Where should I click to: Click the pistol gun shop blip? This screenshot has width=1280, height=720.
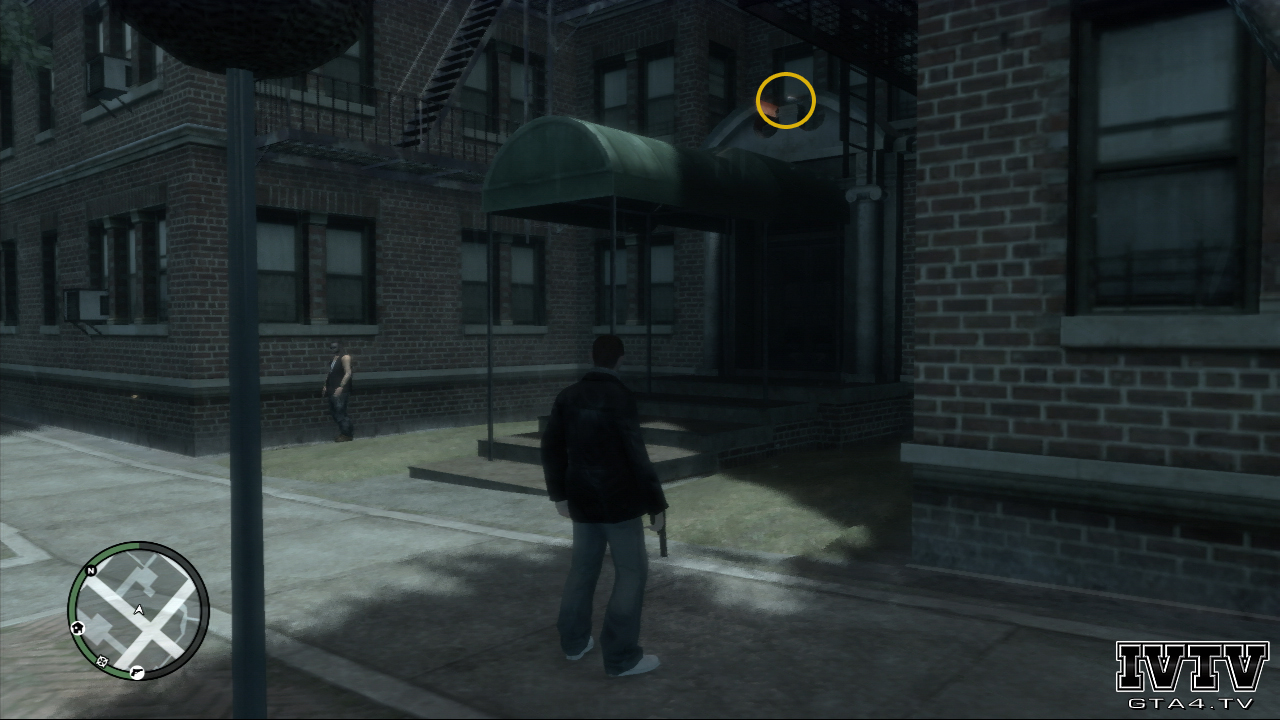click(x=136, y=672)
